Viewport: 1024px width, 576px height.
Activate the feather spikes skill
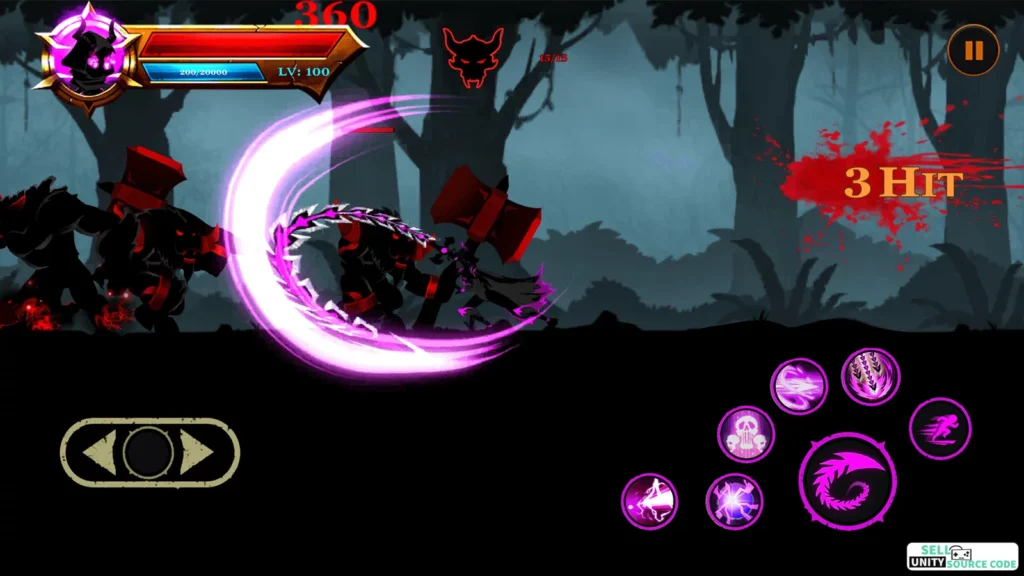(x=870, y=377)
